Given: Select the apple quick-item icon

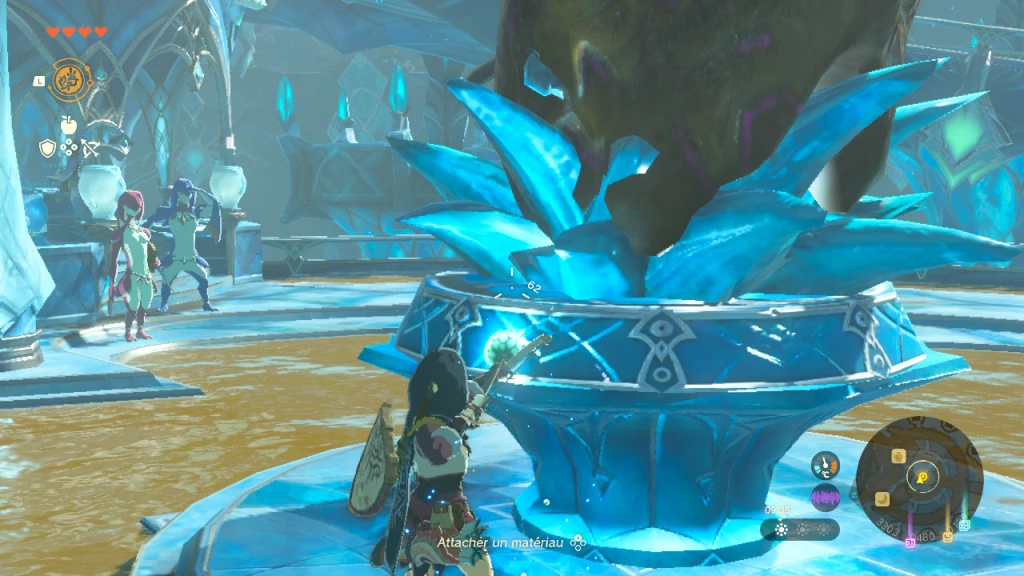Looking at the screenshot, I should tap(68, 125).
